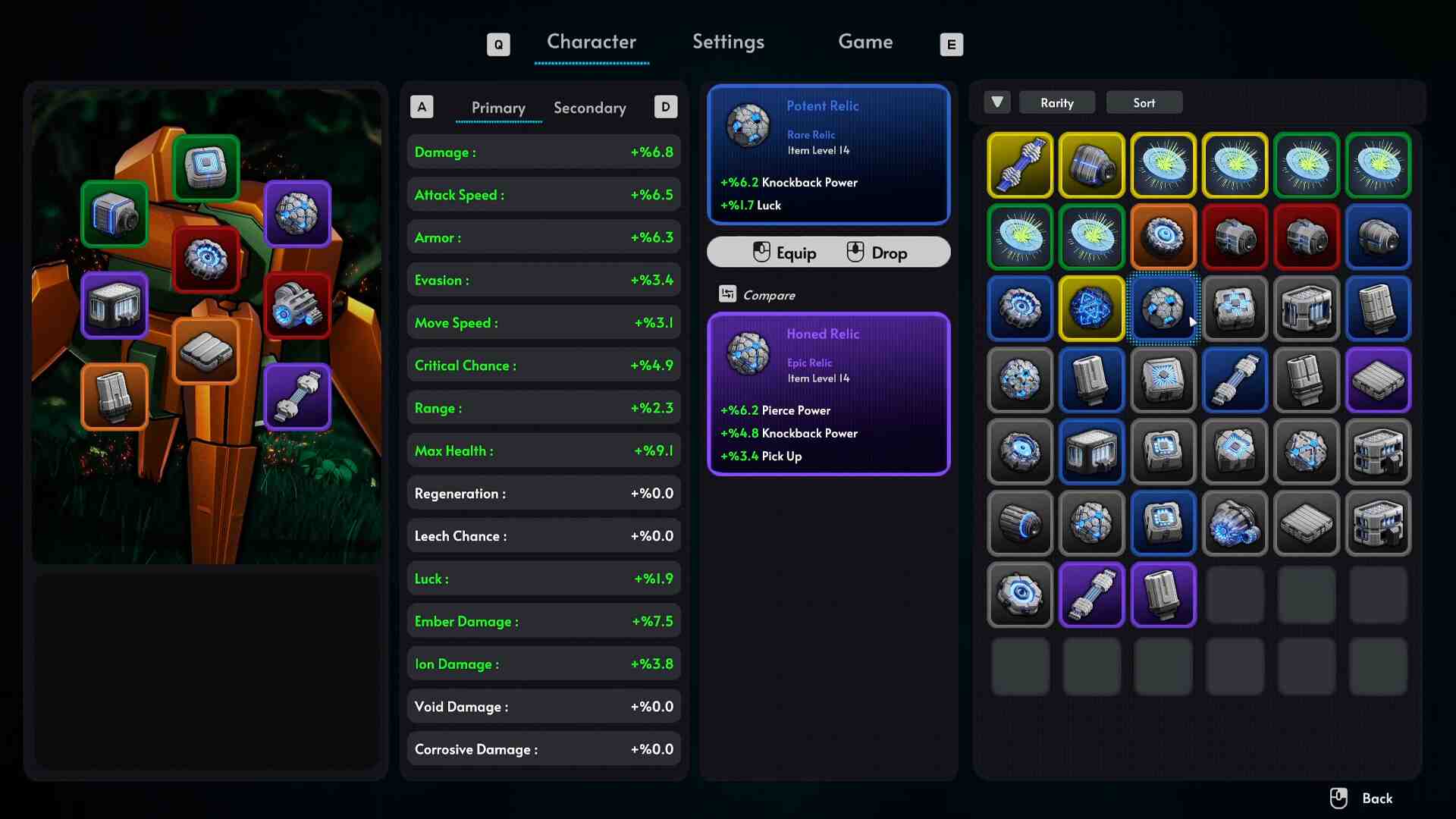This screenshot has height=819, width=1456.
Task: Select the equipped purple piston rod slot
Action: point(297,397)
